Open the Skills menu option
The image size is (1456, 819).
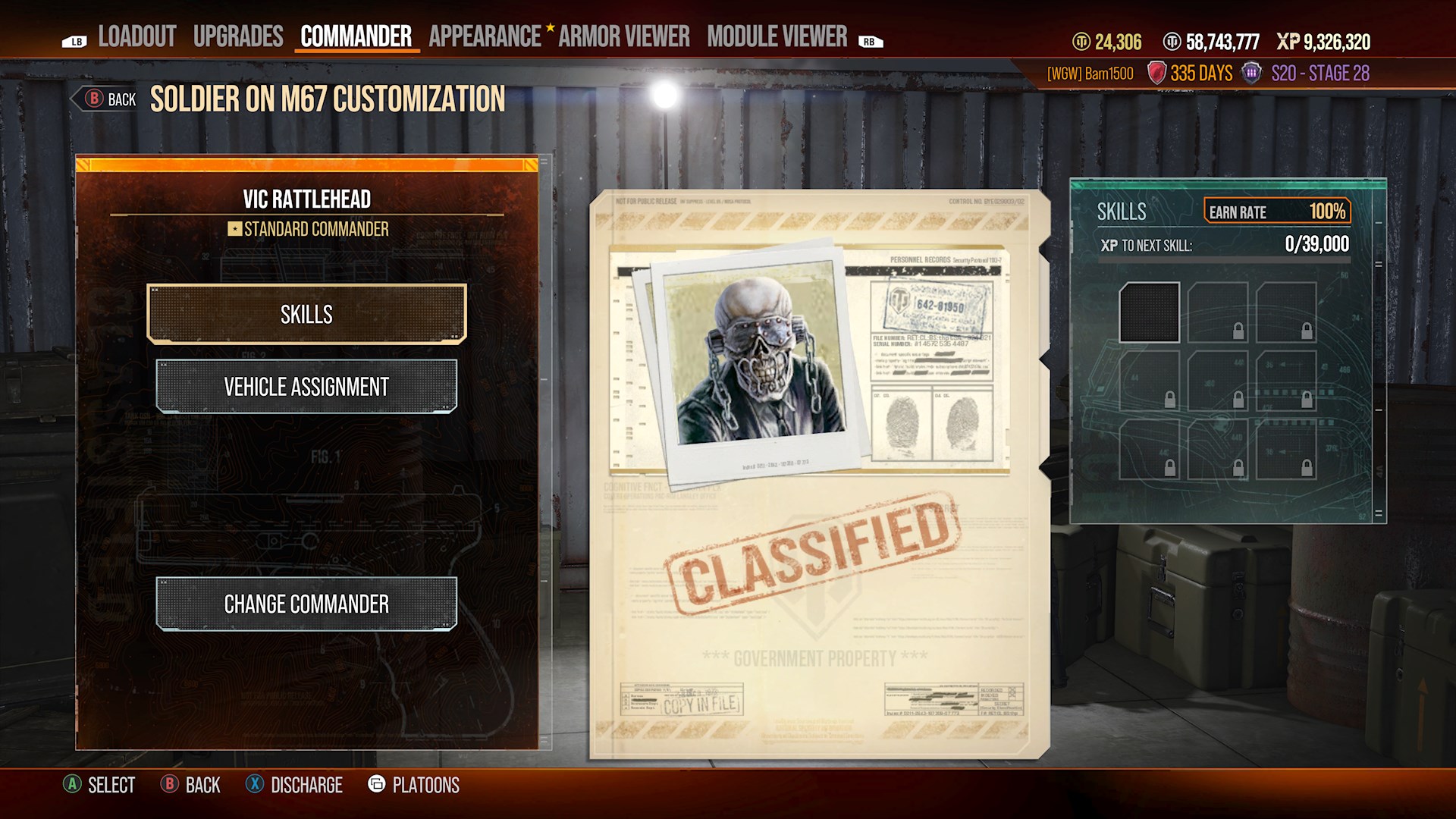click(306, 313)
